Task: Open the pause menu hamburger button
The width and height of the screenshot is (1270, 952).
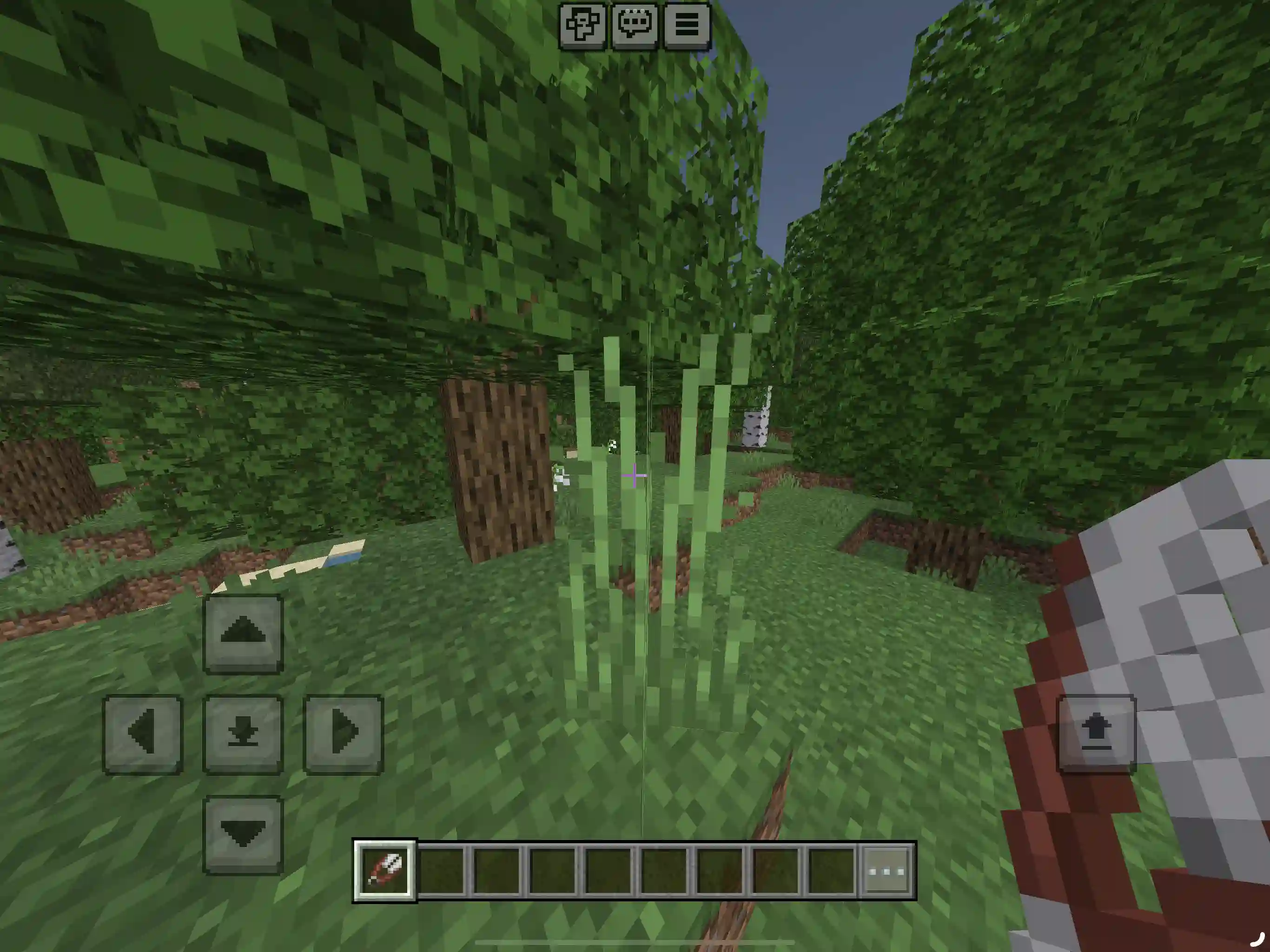Action: [687, 25]
